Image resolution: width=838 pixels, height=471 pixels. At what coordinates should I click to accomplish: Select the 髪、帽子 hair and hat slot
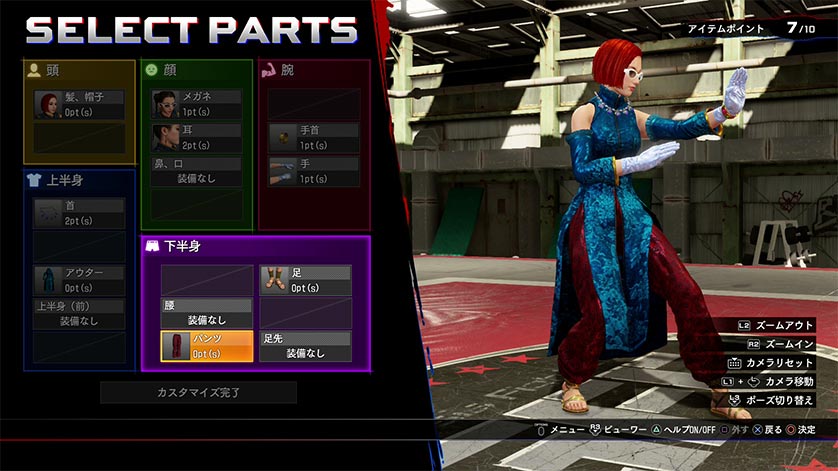tap(80, 105)
